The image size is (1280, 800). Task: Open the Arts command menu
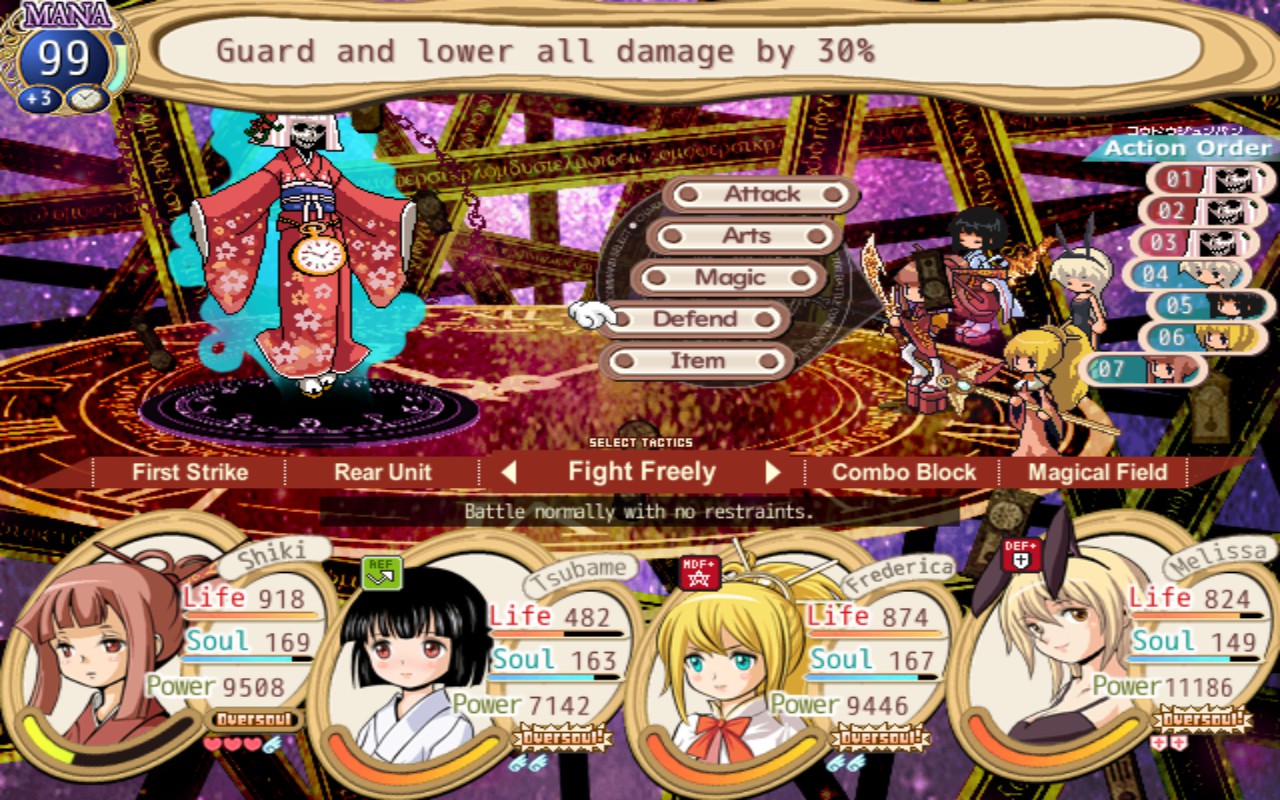coord(746,236)
